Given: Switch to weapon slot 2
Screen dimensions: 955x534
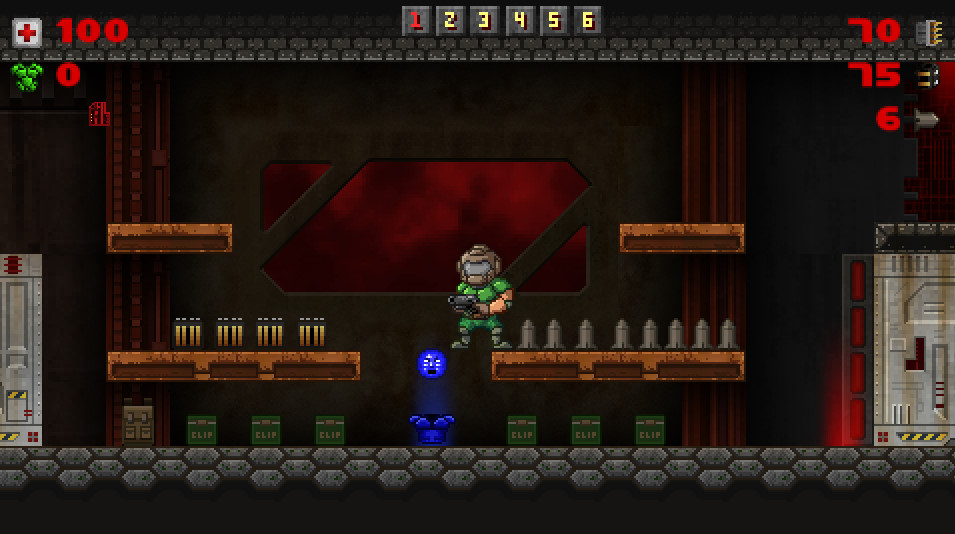Looking at the screenshot, I should point(451,20).
